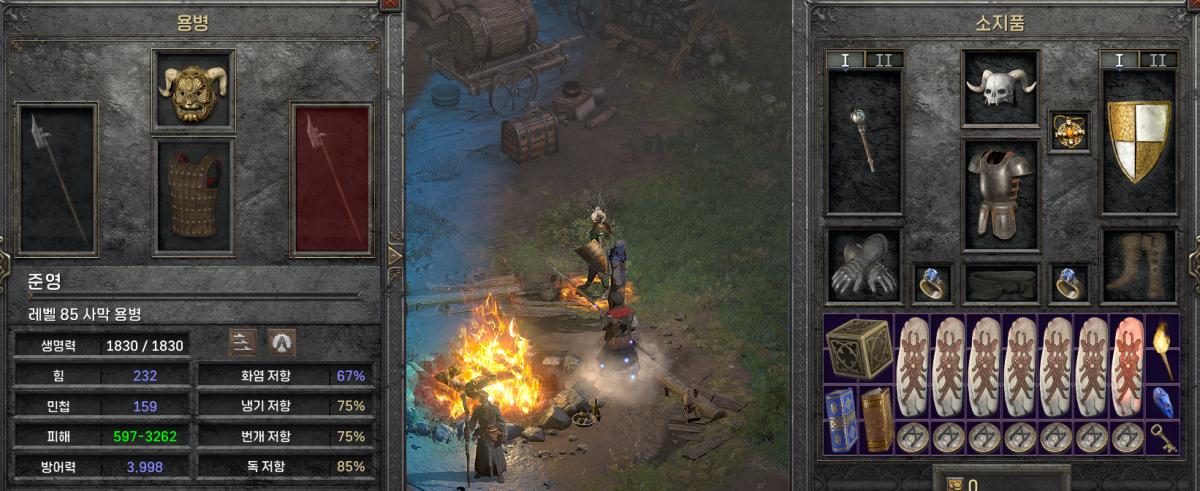Select the torch charm in inventory
1200x491 pixels.
(x=1161, y=350)
